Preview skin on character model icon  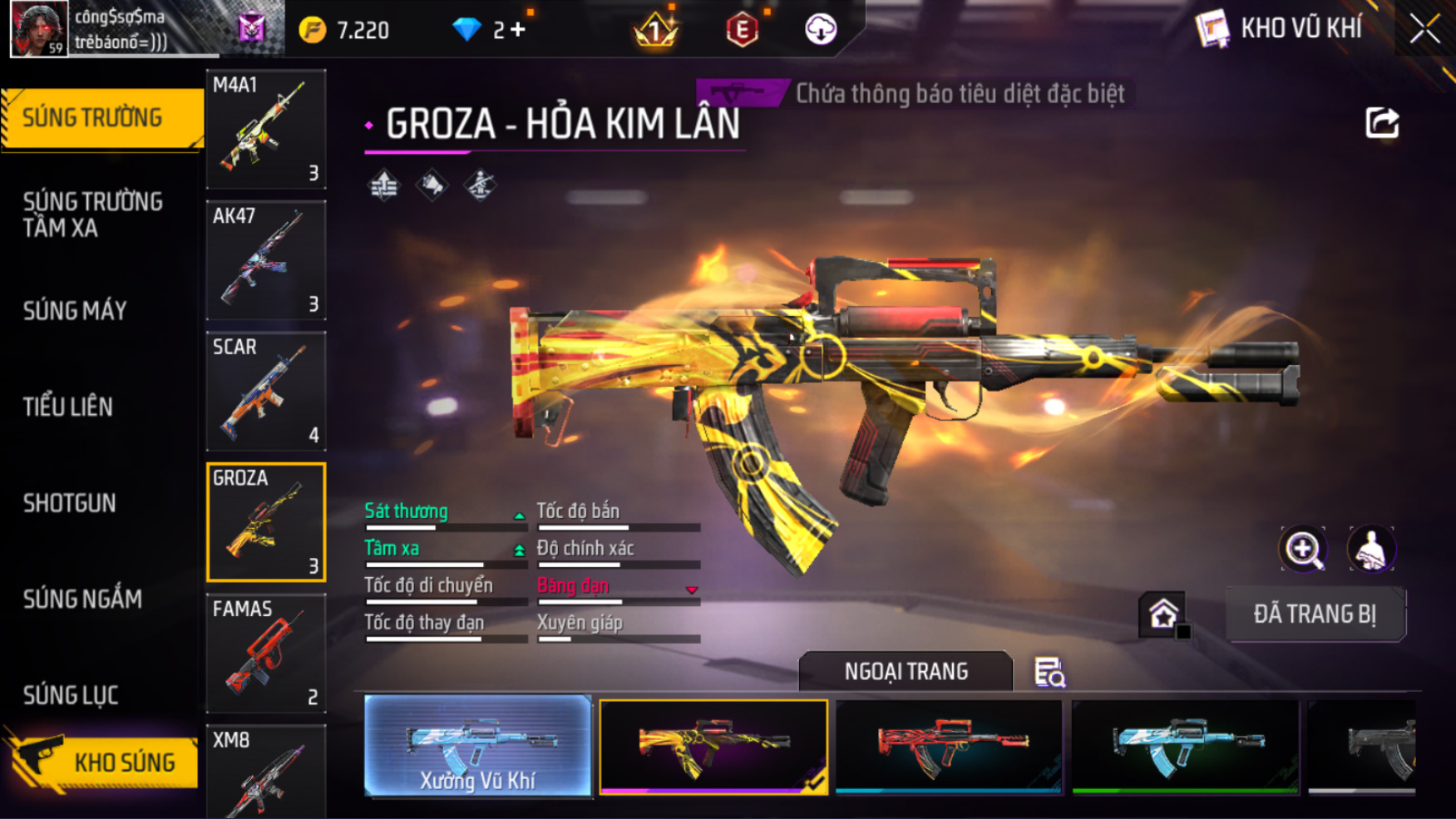click(x=1370, y=549)
